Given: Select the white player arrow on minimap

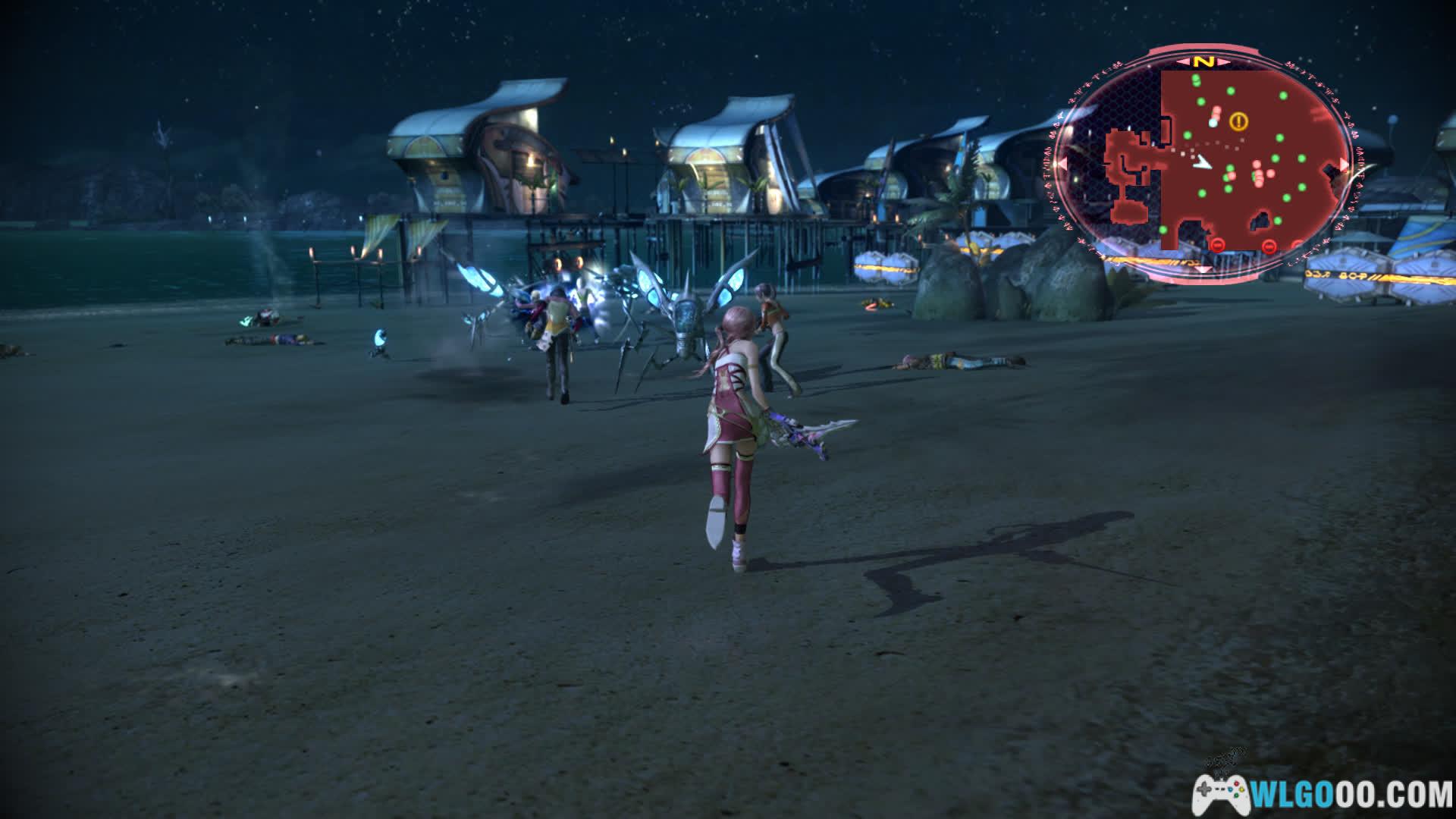Looking at the screenshot, I should (1200, 163).
